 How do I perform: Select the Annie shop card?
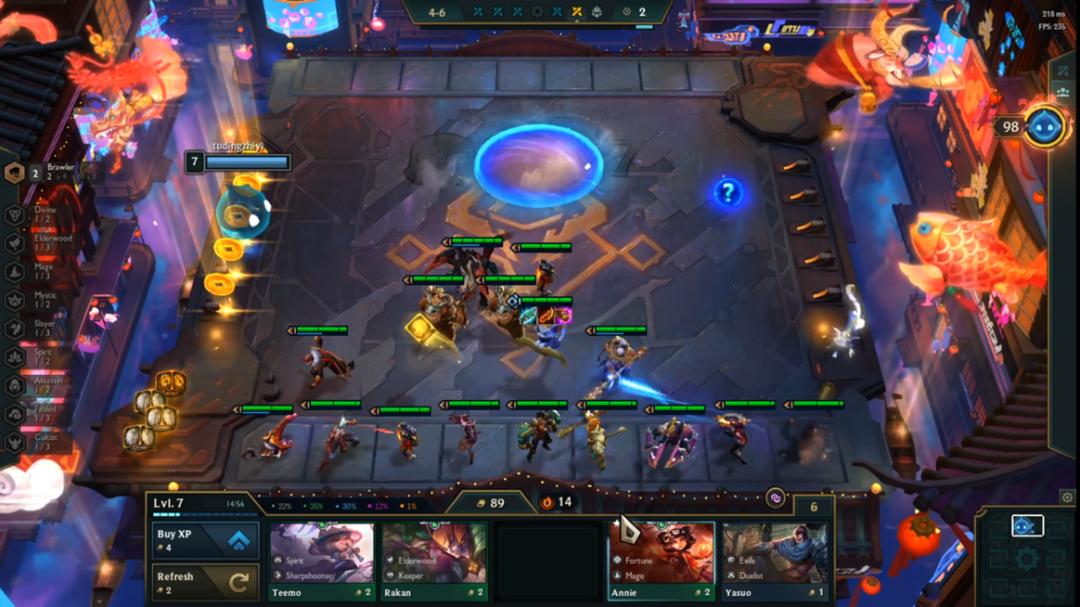662,560
